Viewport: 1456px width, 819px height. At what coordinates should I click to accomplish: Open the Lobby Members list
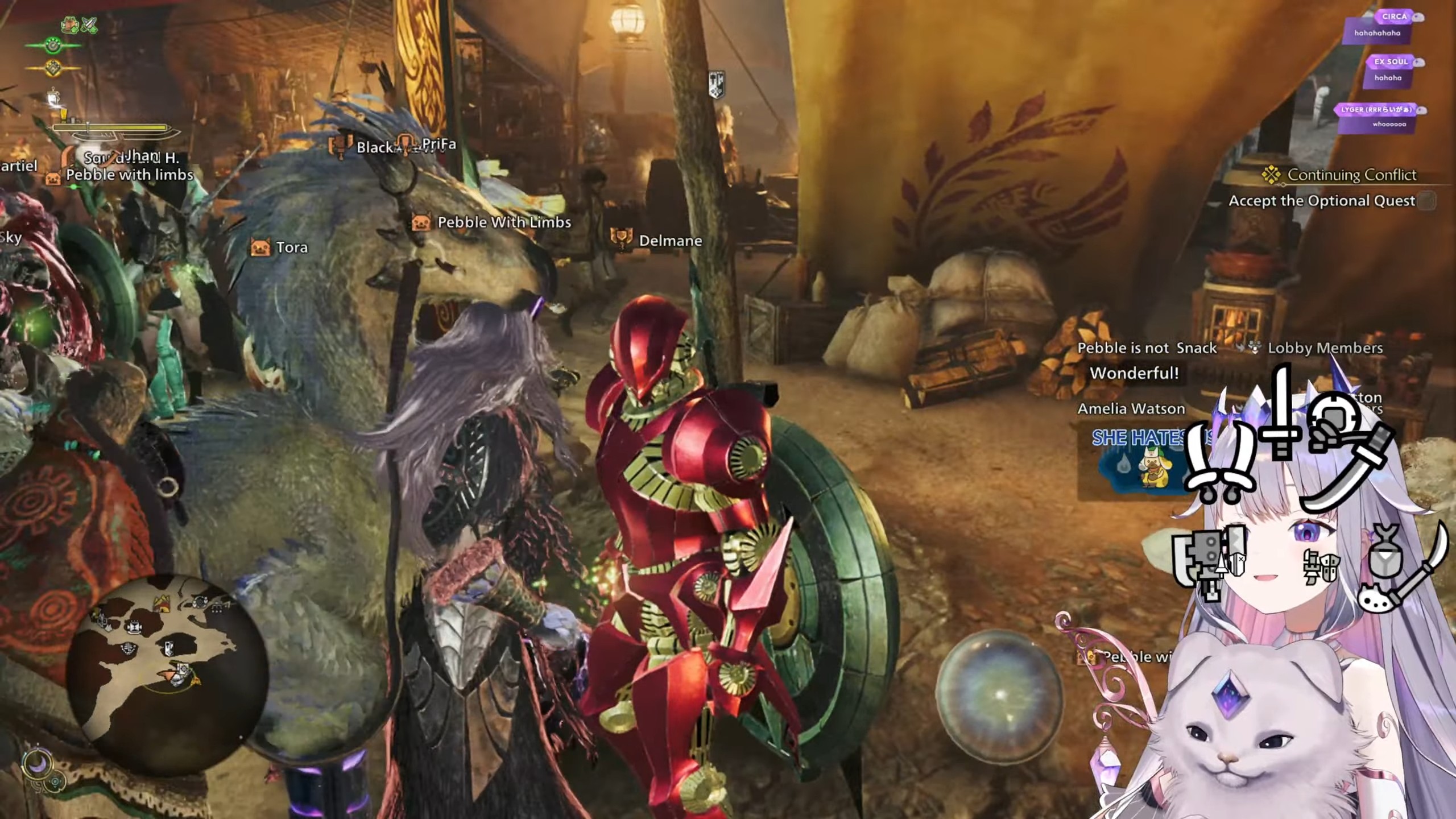[x=1324, y=348]
